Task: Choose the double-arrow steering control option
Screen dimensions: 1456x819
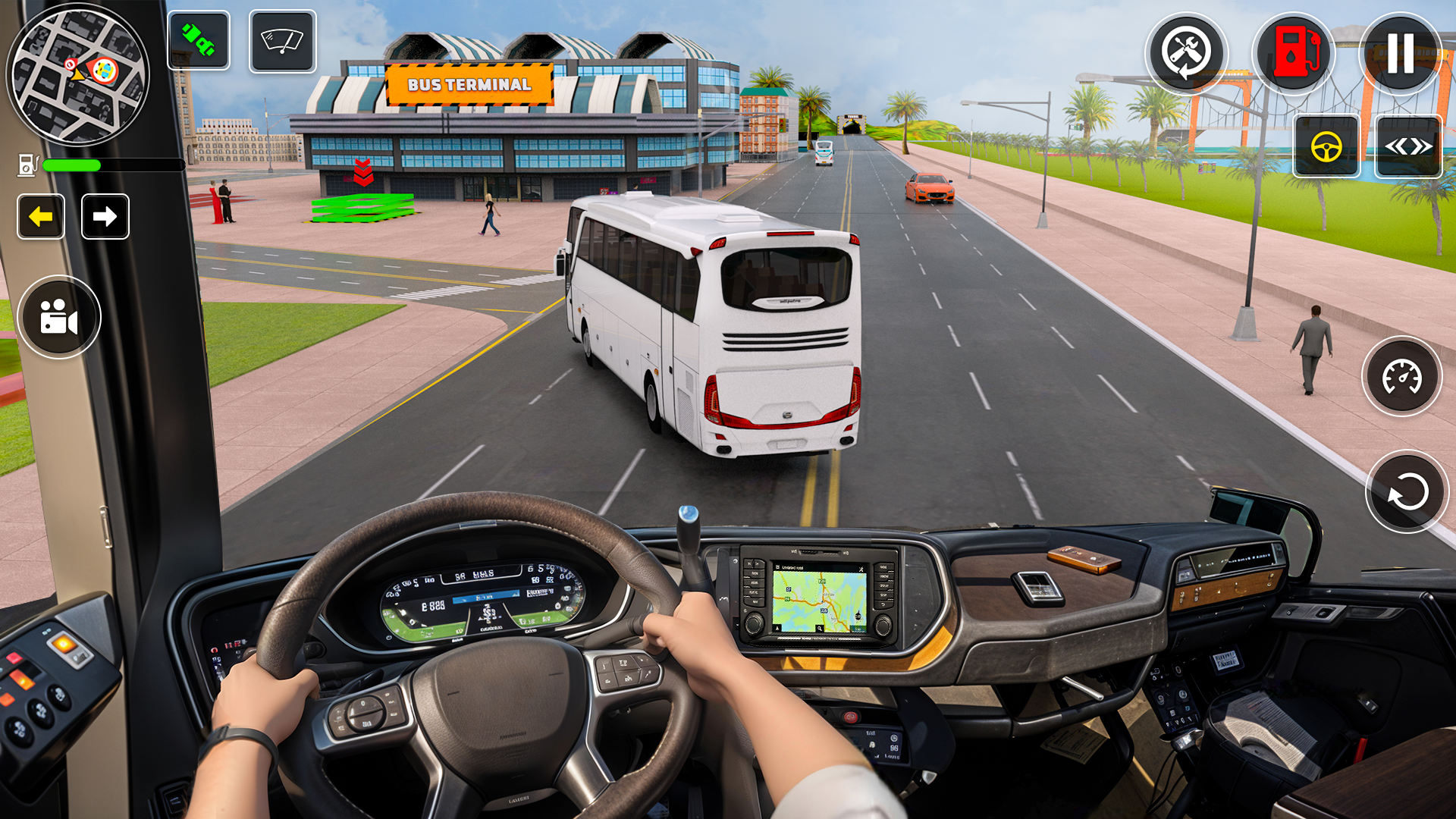Action: coord(1408,146)
